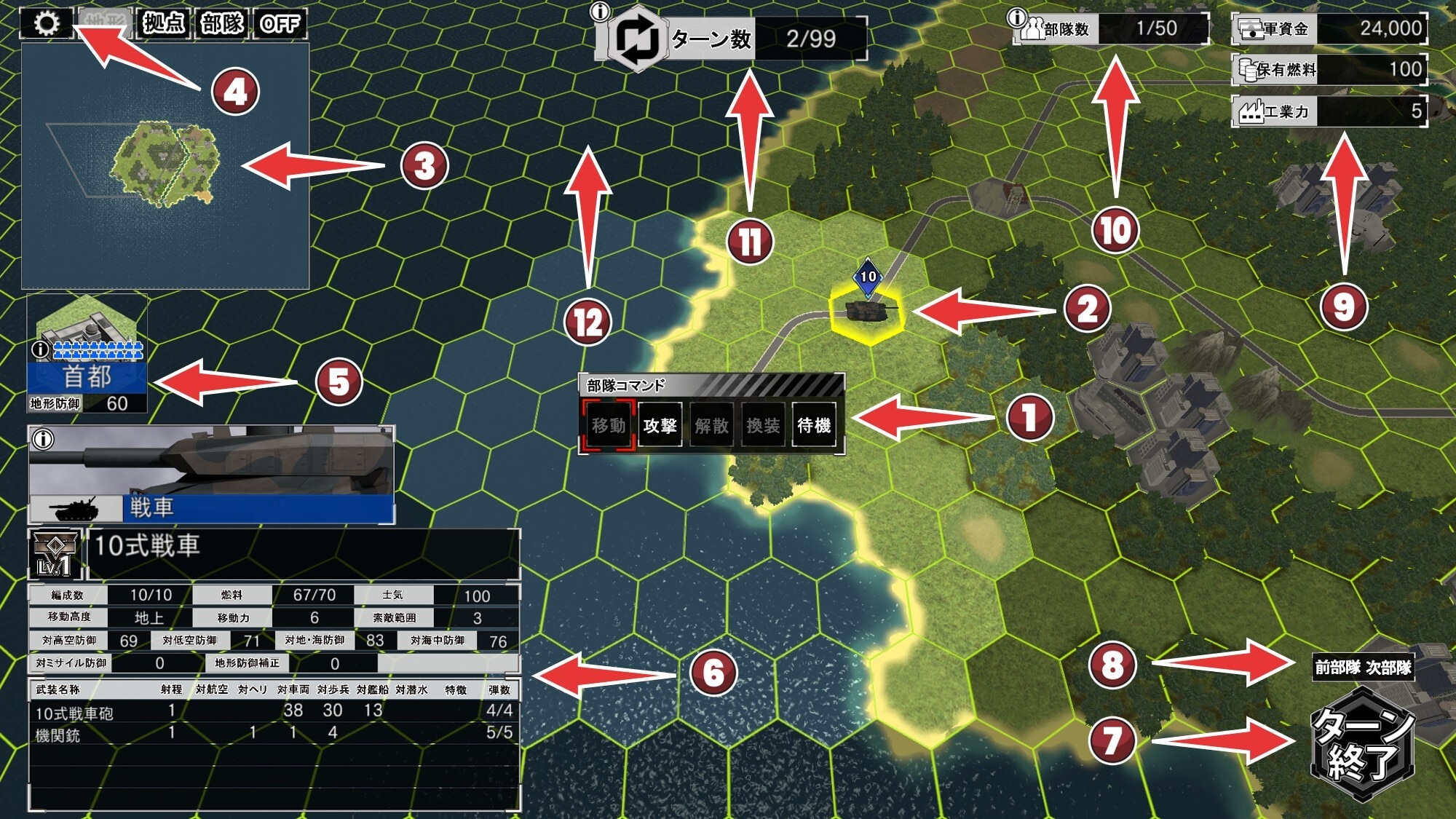Screen dimensions: 1456x819
Task: Select the greyed 地形 (terrain) filter button
Action: 106,23
